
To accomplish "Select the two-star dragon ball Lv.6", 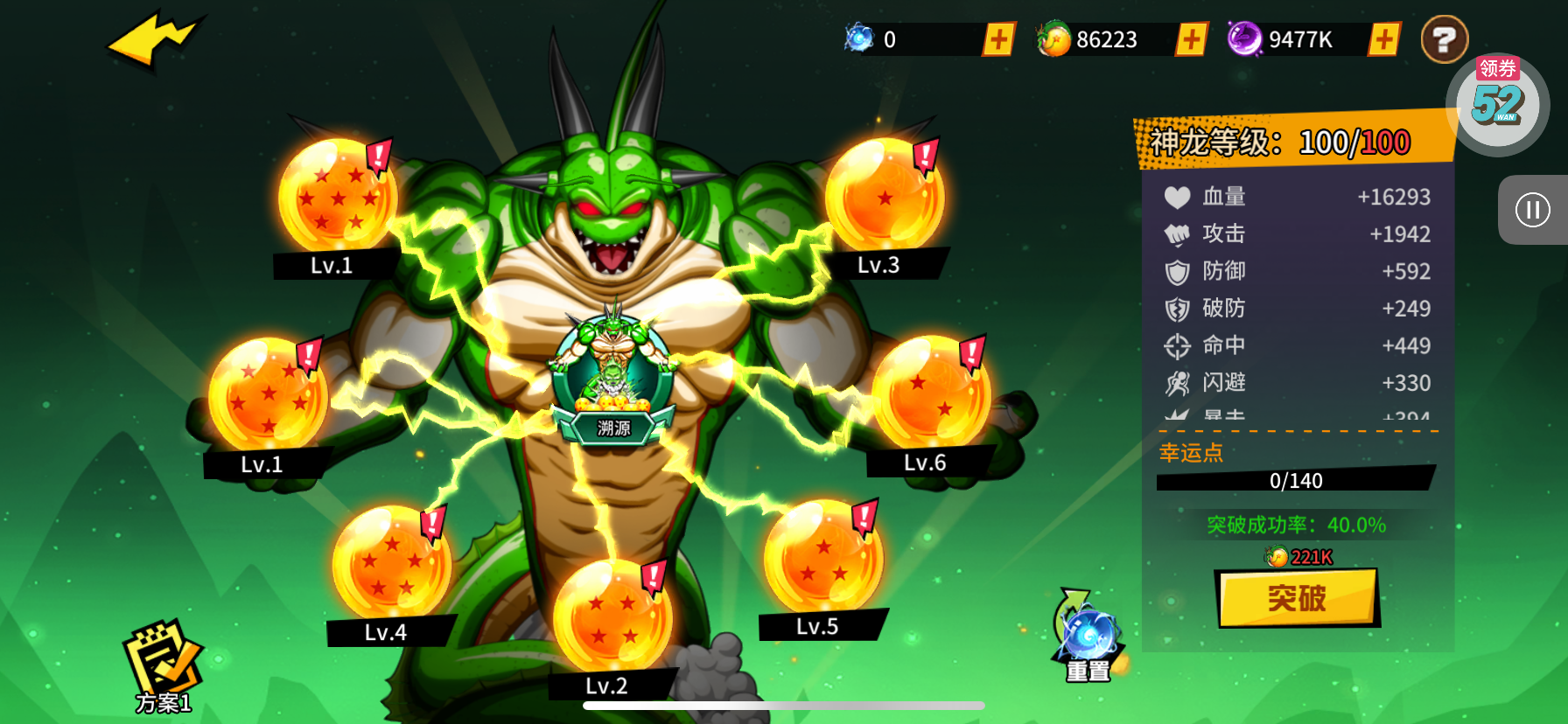I will click(x=931, y=393).
